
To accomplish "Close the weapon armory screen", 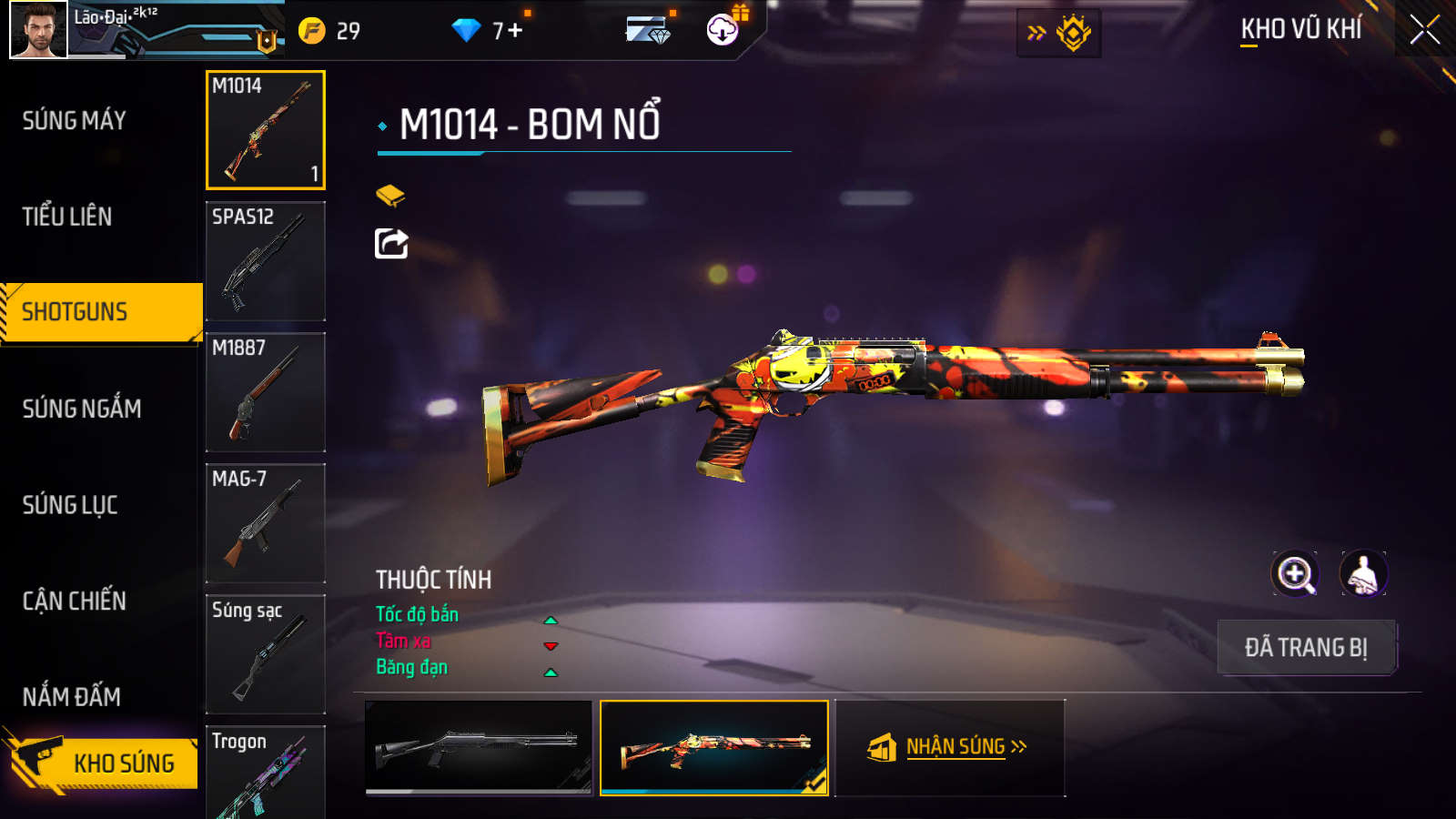I will [1424, 30].
